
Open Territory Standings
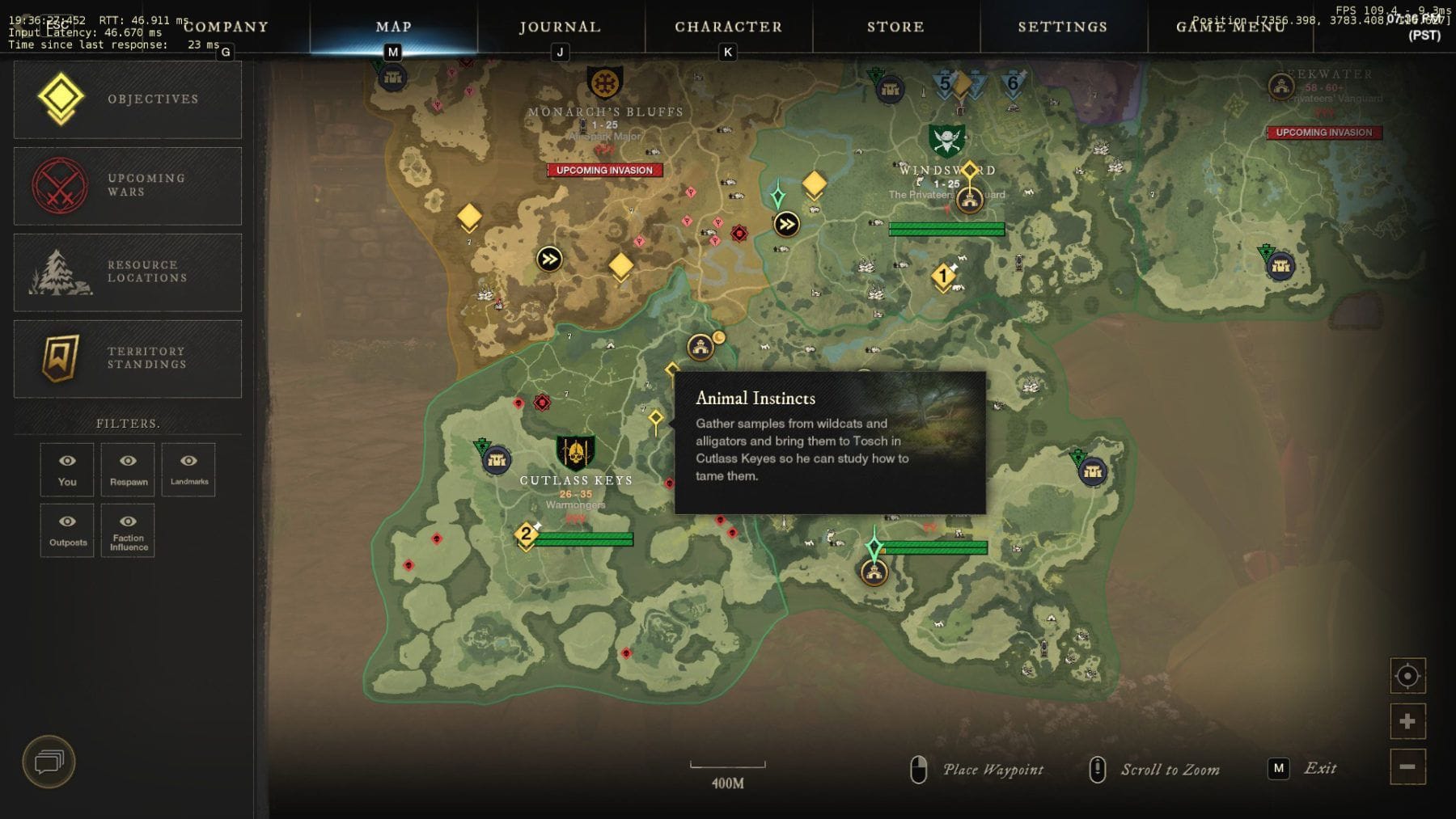coord(62,359)
